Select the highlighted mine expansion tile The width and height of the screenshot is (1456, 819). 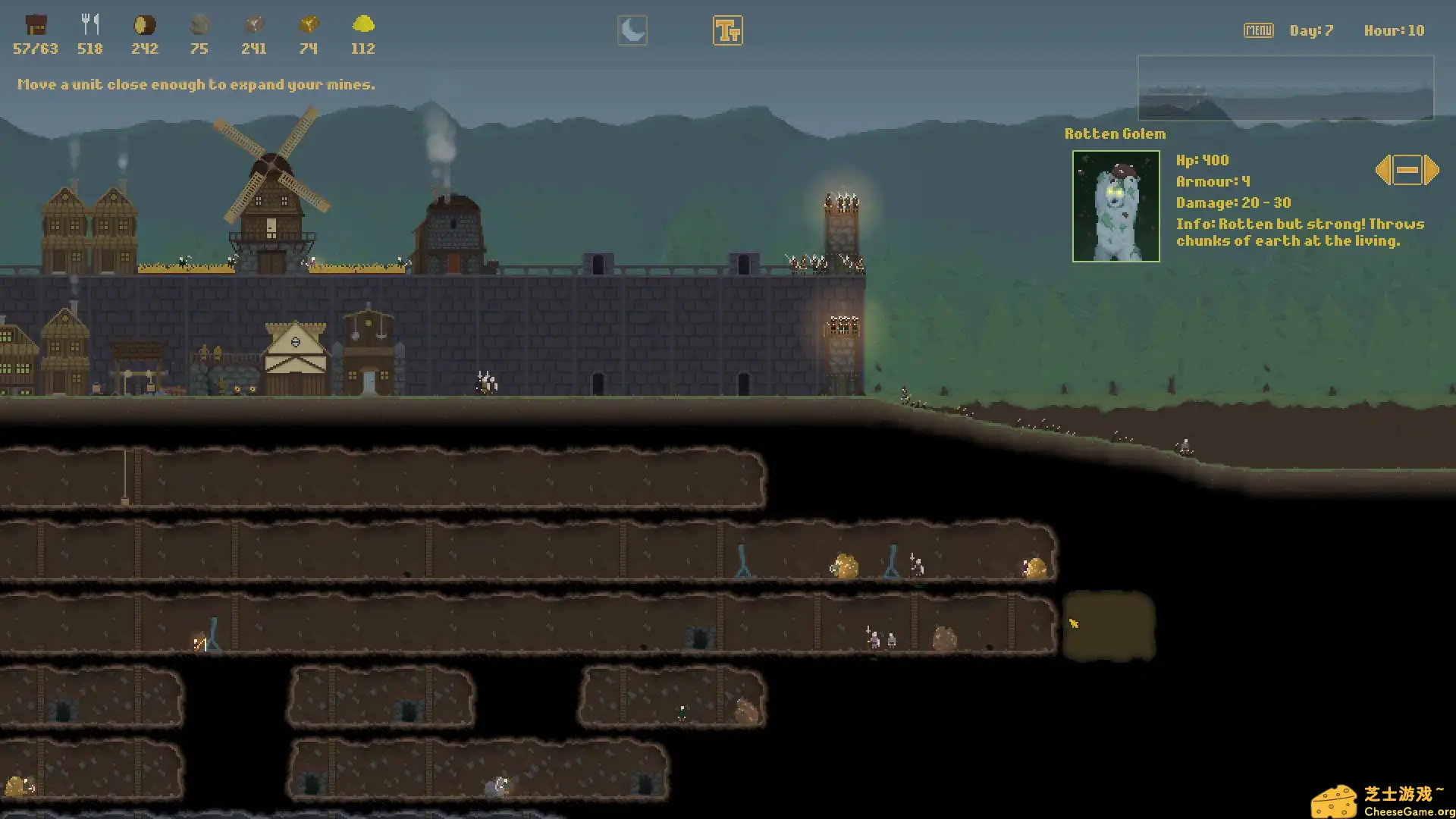(x=1109, y=626)
